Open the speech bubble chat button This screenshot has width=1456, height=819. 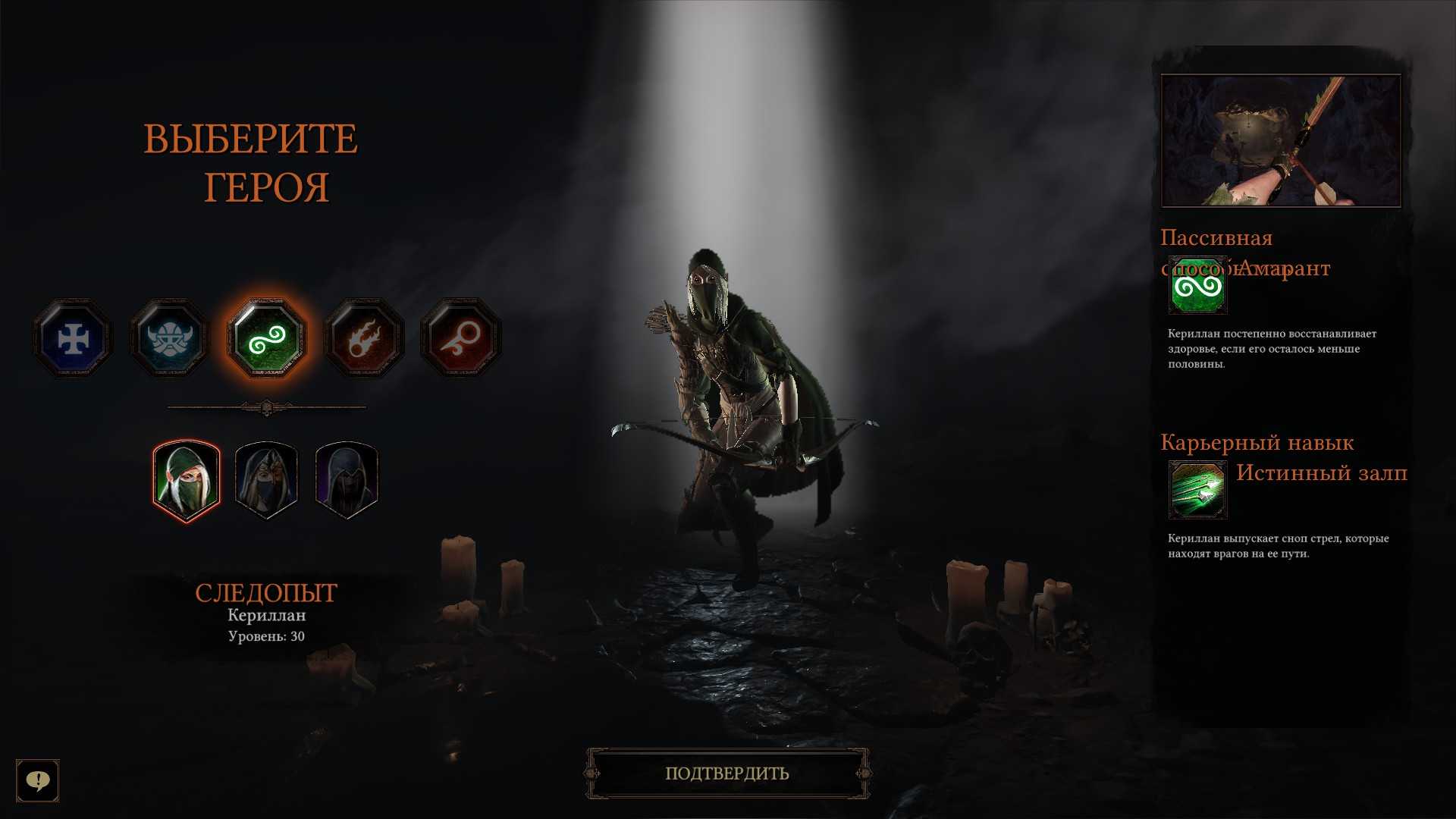[x=38, y=780]
